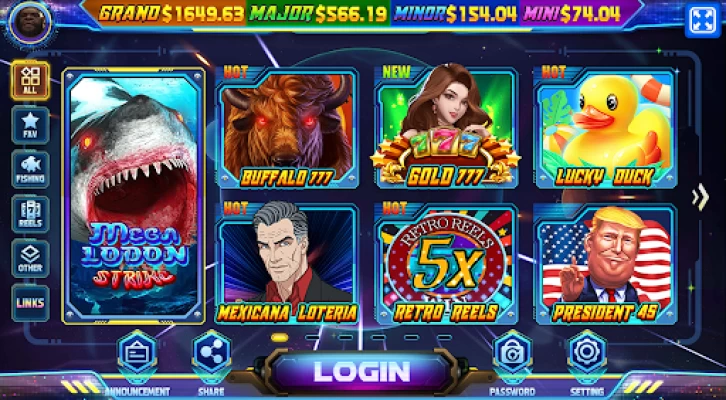Switch to the FAV category tab
Image resolution: width=726 pixels, height=400 pixels.
point(30,125)
